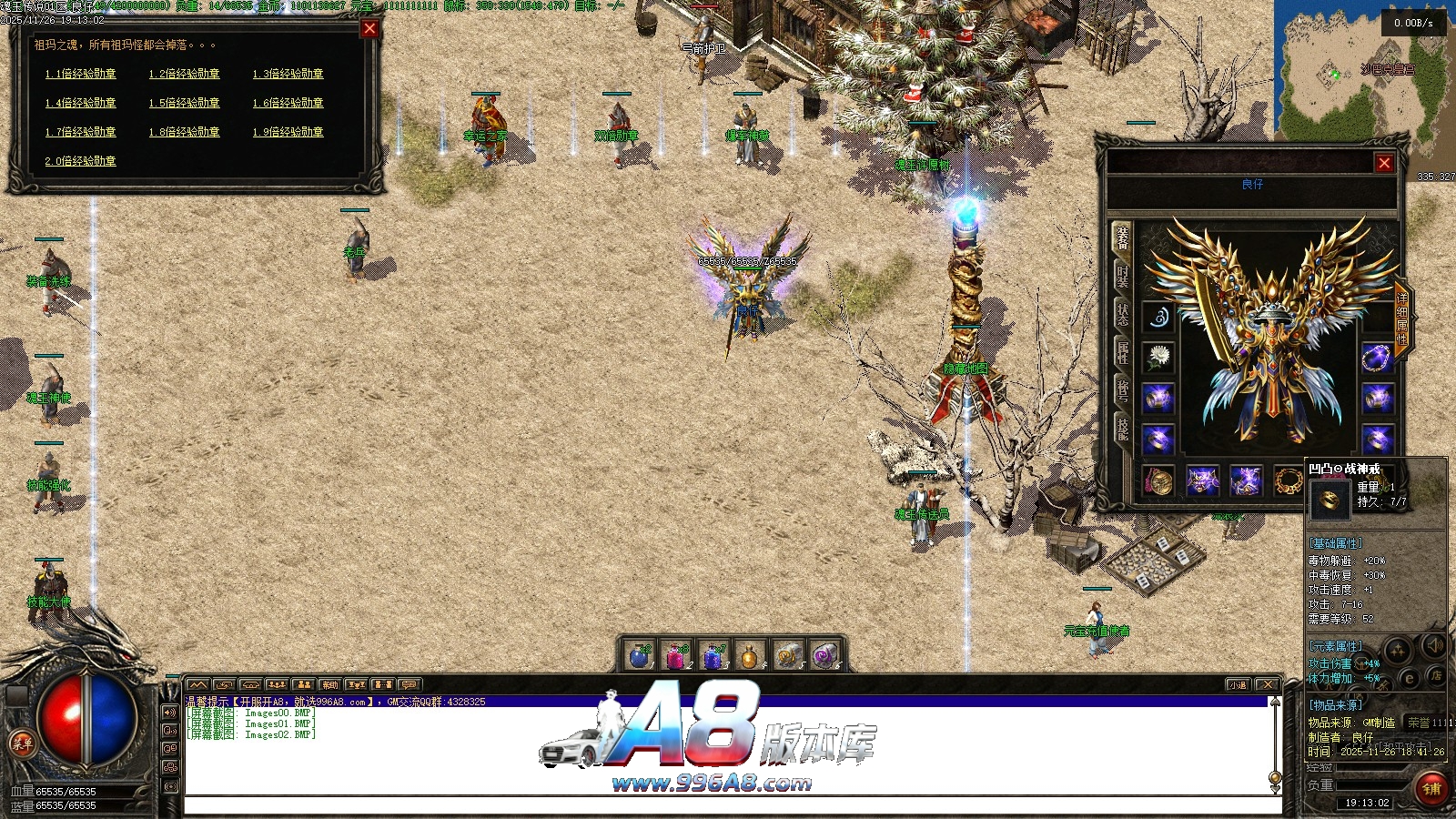Close the character equipment panel
The height and width of the screenshot is (819, 1456).
(1384, 163)
